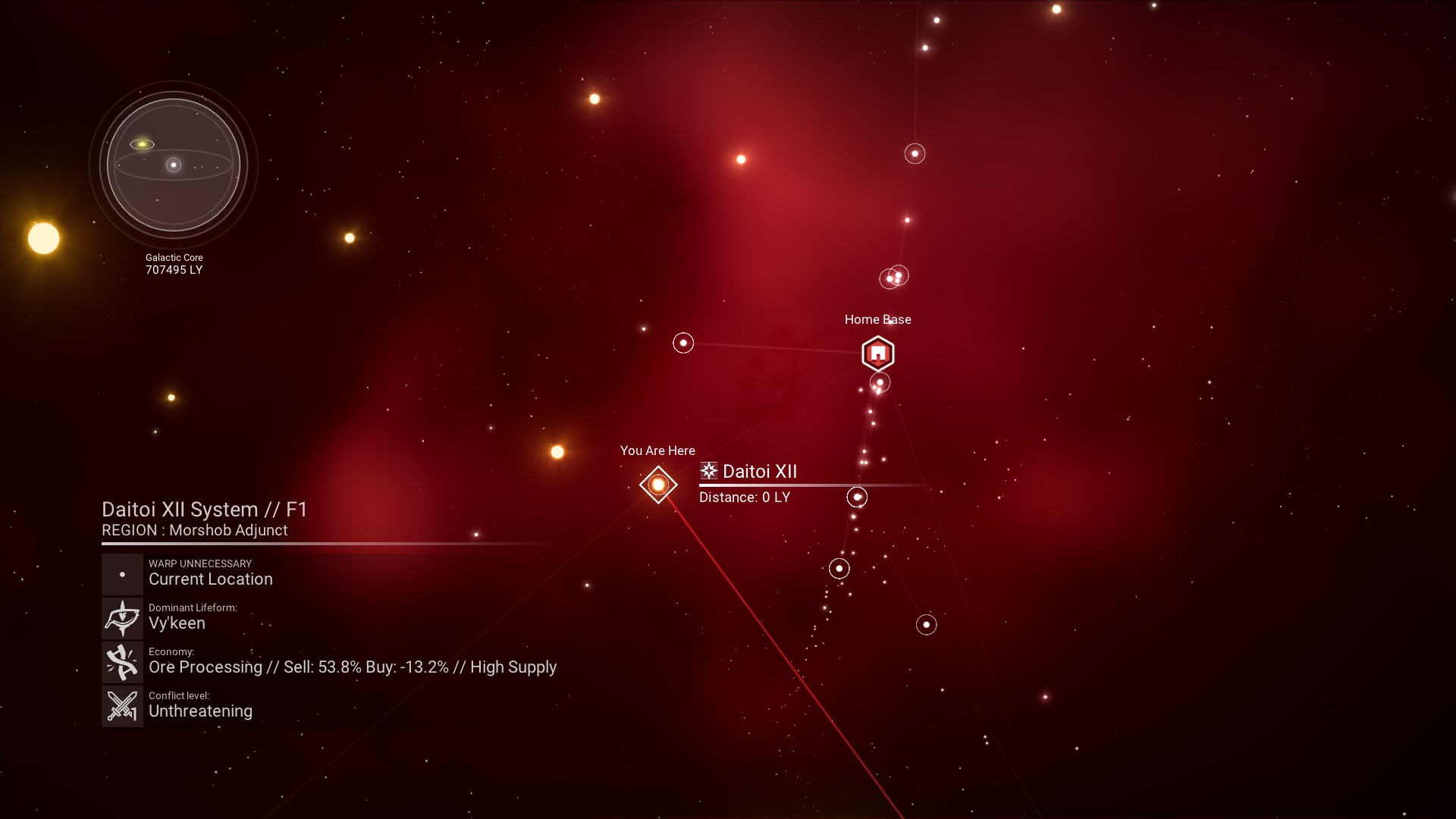This screenshot has width=1456, height=819.
Task: Click the Ore Processing economy icon
Action: (122, 662)
